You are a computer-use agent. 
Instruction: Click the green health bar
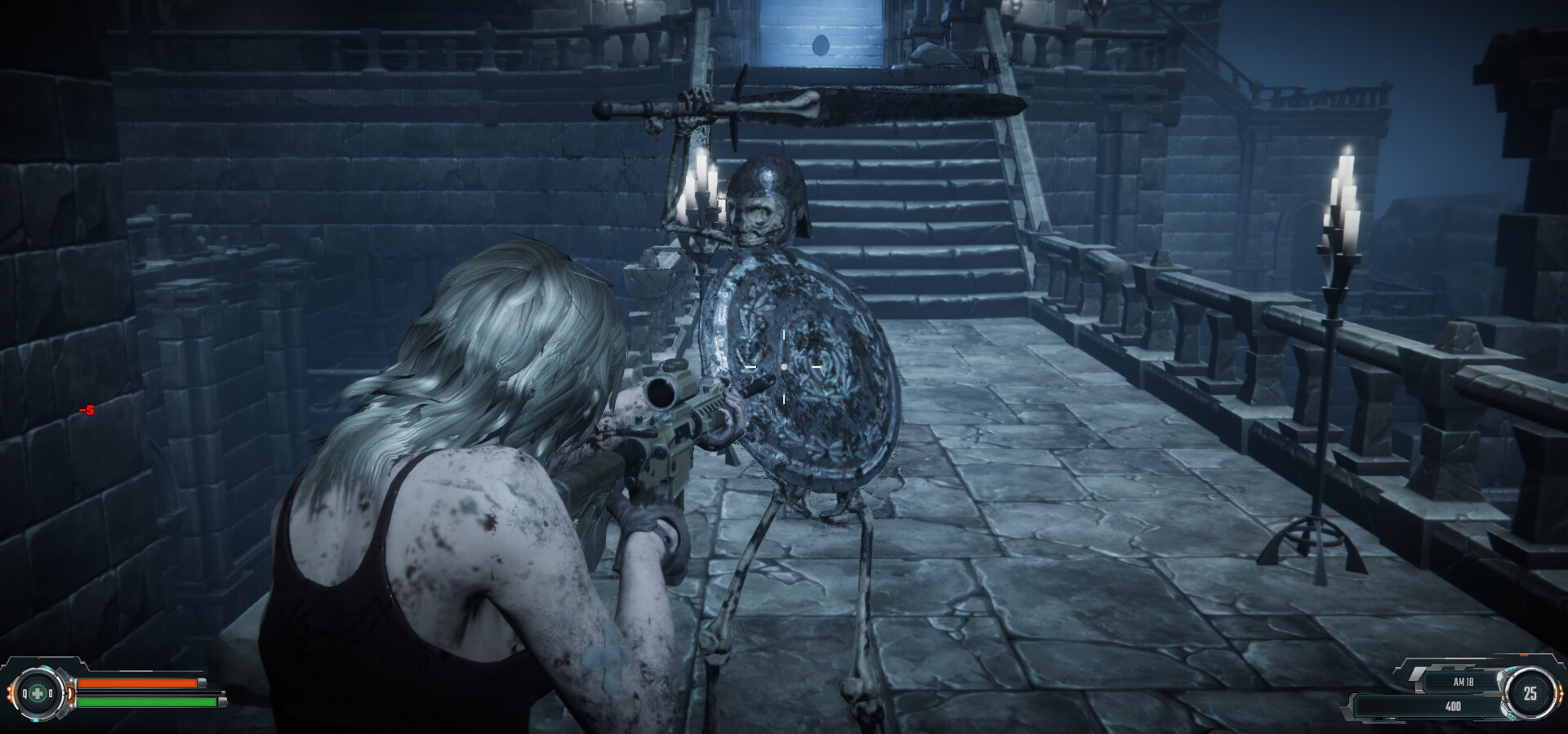click(143, 702)
